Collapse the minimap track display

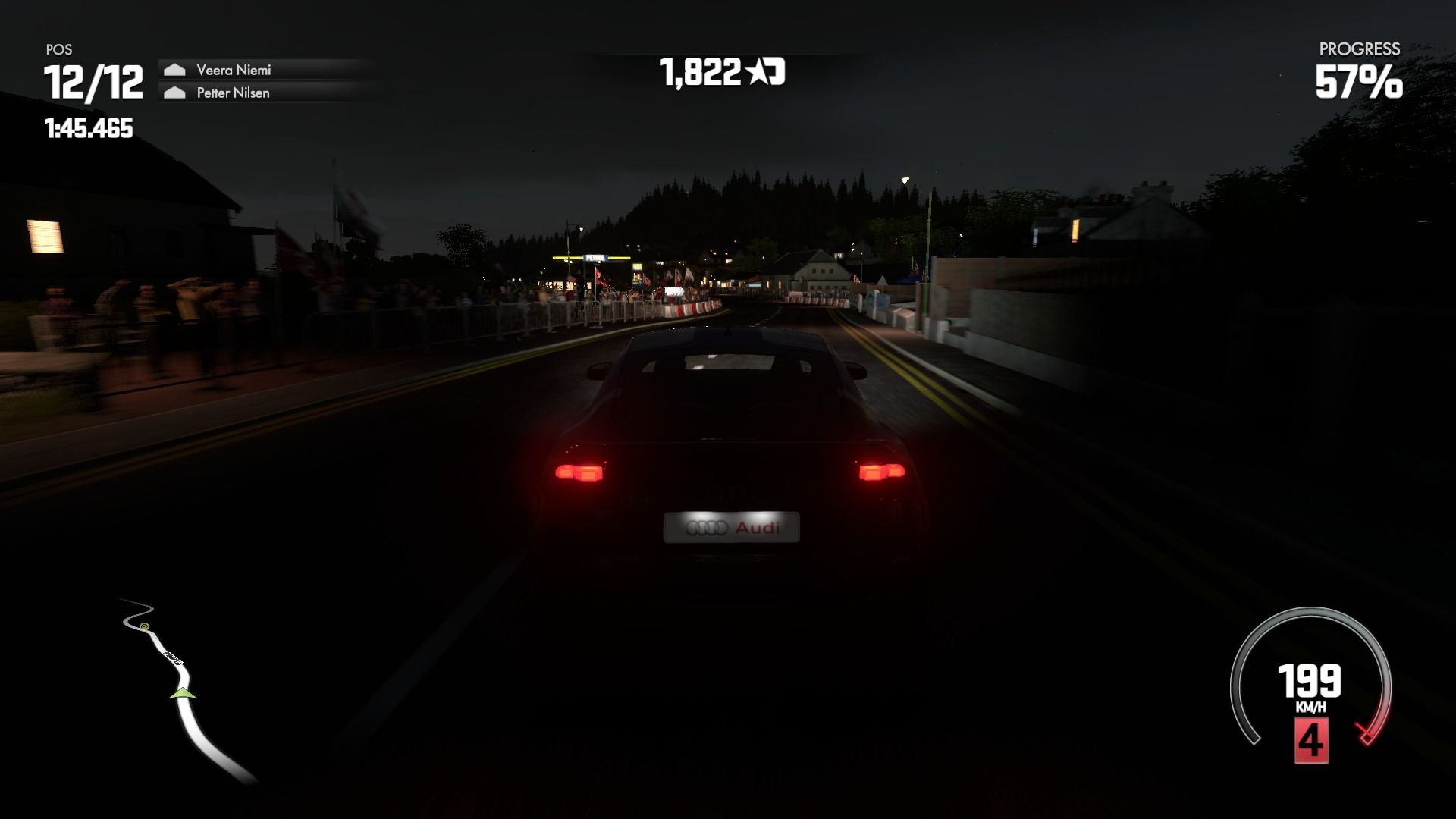(x=182, y=682)
